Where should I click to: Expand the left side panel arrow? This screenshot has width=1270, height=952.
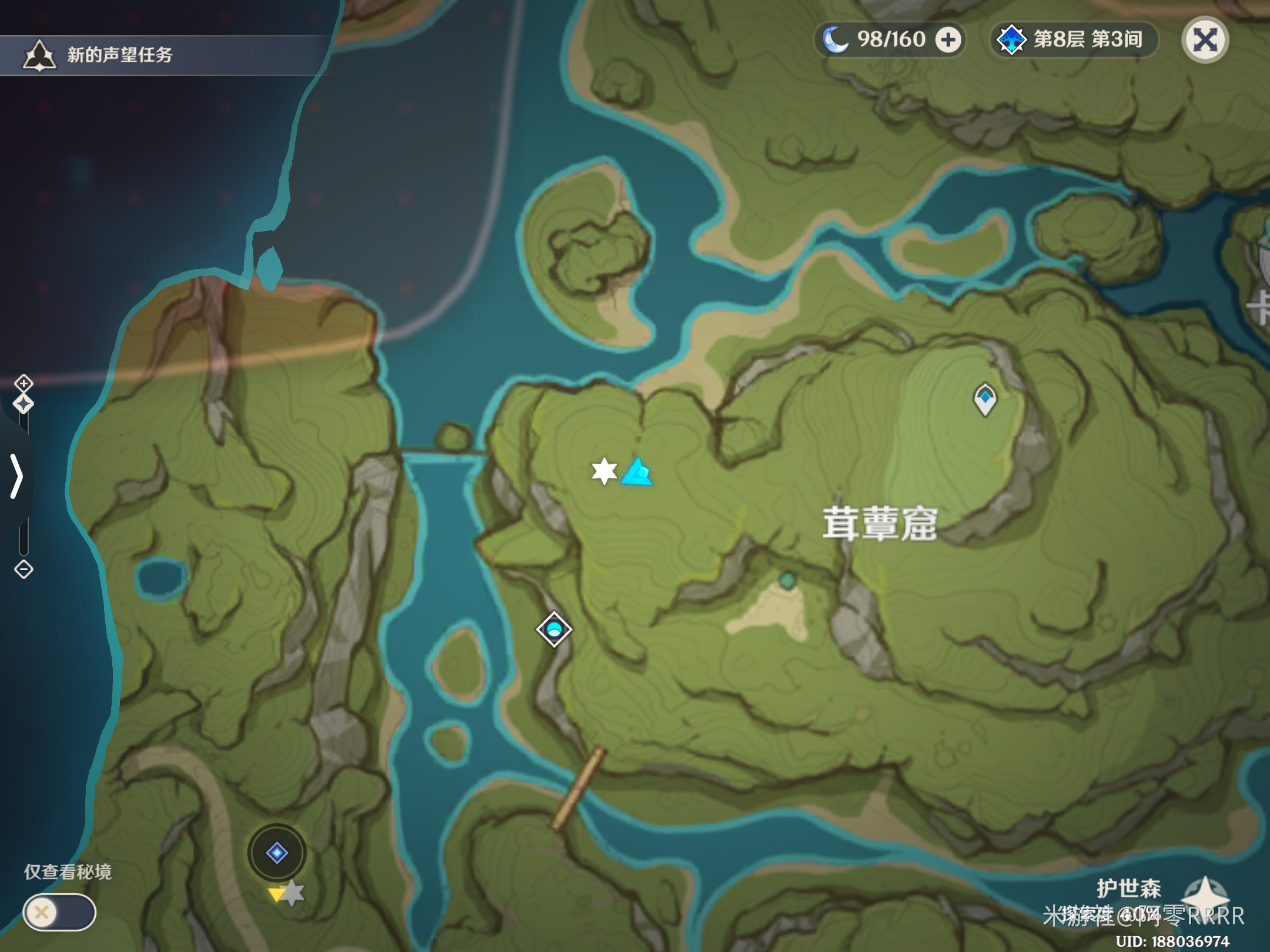(x=16, y=476)
